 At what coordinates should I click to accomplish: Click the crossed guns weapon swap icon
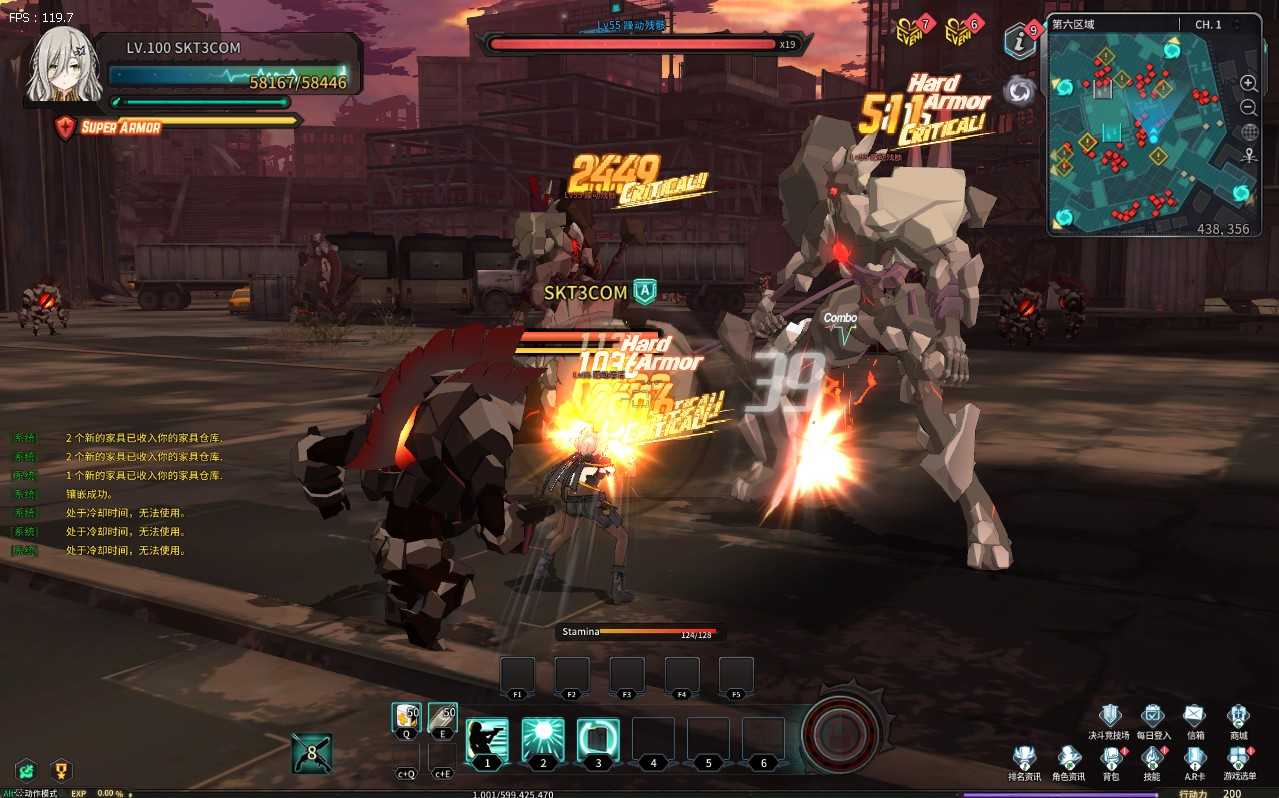[311, 753]
